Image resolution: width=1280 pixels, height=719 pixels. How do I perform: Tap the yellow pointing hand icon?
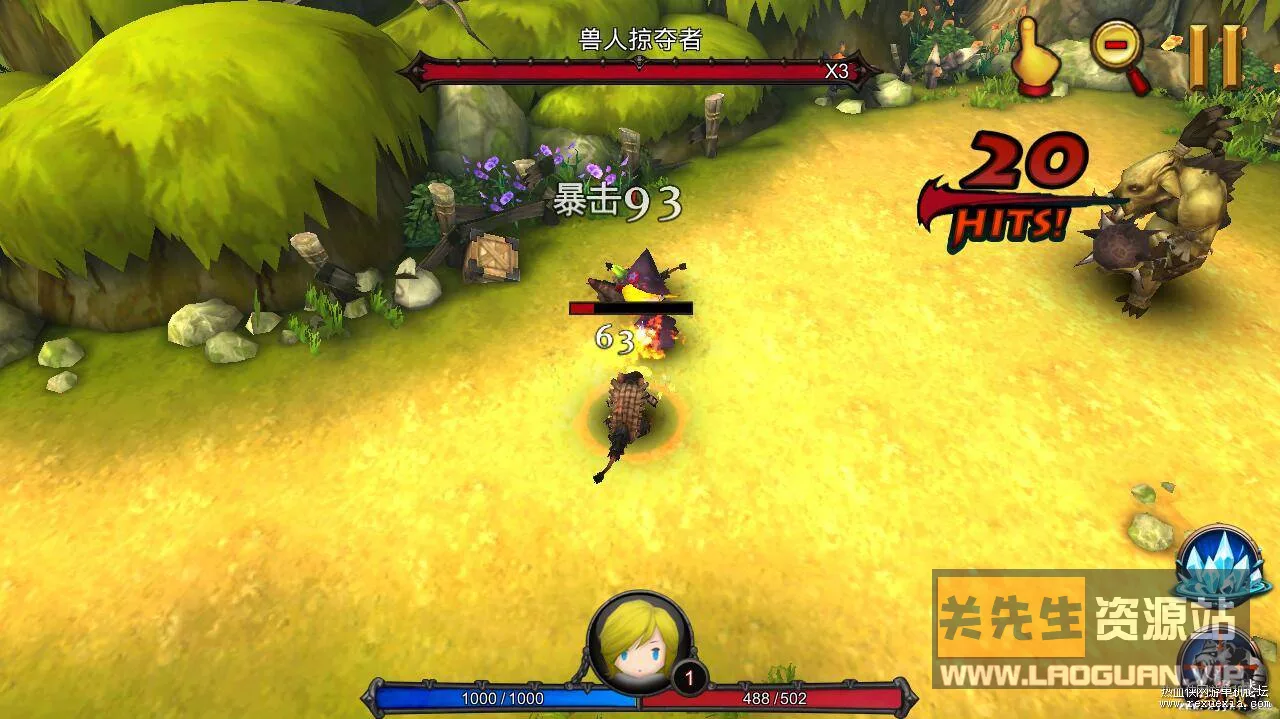coord(1037,59)
